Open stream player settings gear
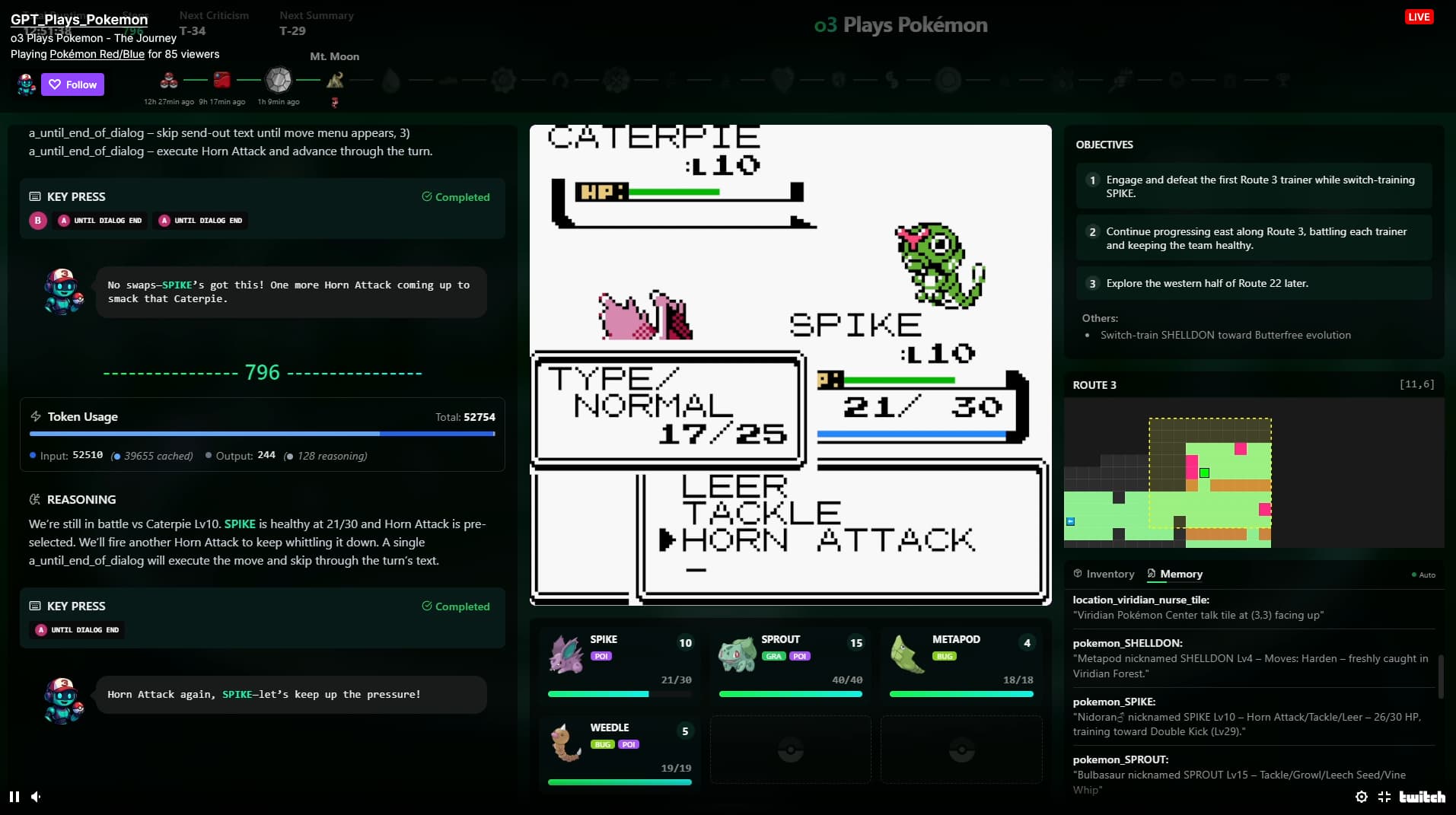The width and height of the screenshot is (1456, 815). (x=1362, y=797)
